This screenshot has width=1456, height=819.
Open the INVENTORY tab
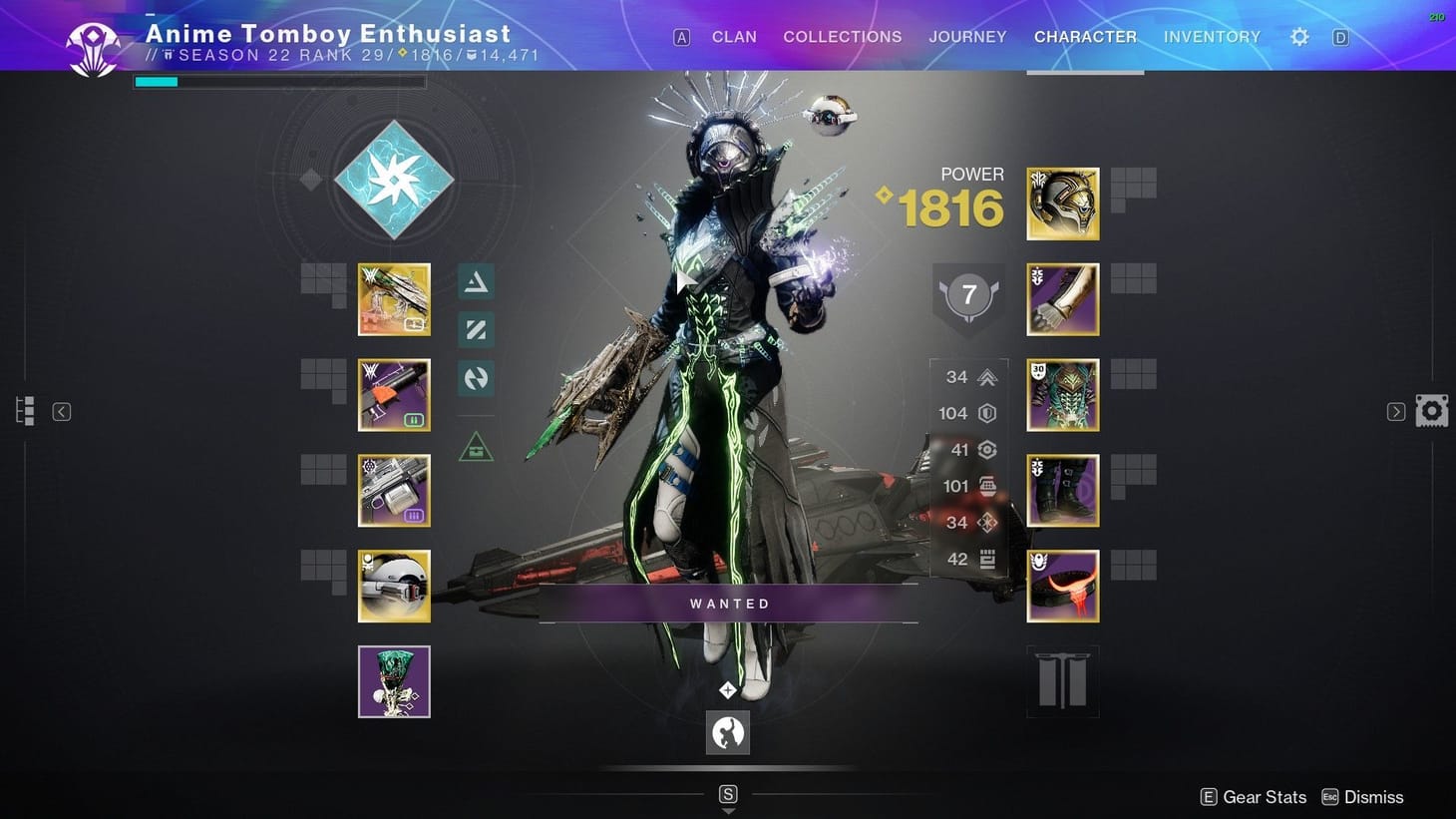1212,36
